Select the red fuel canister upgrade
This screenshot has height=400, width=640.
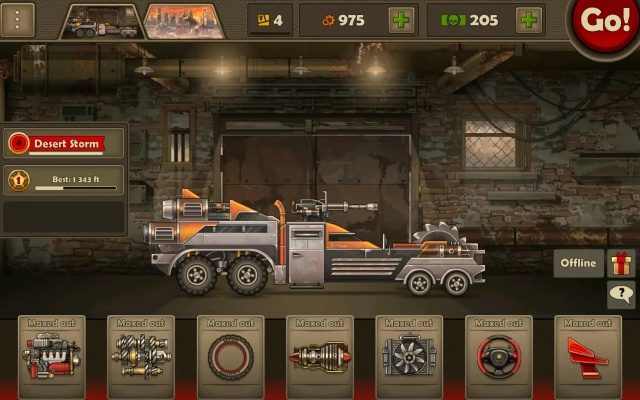click(588, 354)
